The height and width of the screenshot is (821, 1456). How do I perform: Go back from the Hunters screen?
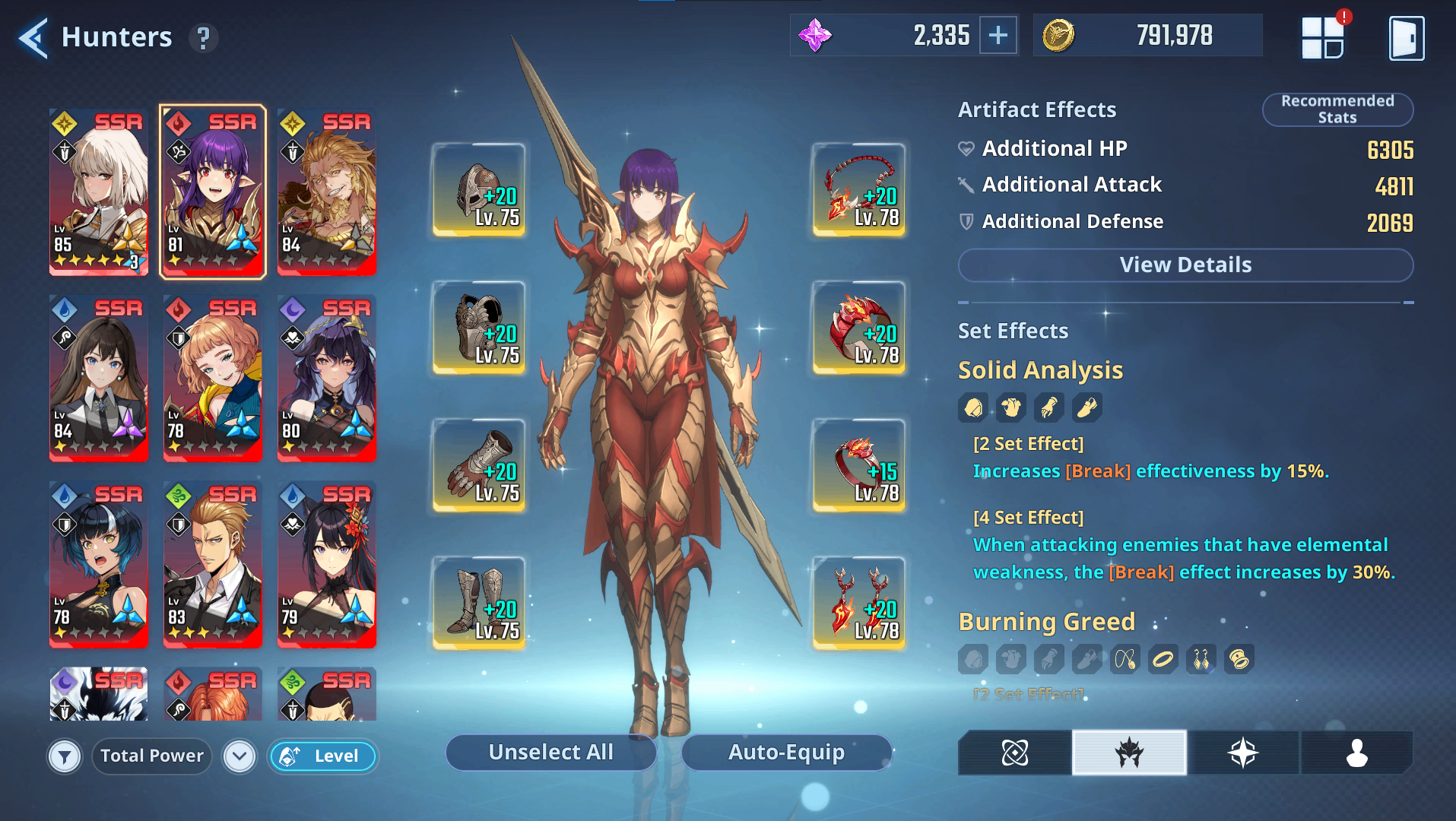(x=33, y=38)
